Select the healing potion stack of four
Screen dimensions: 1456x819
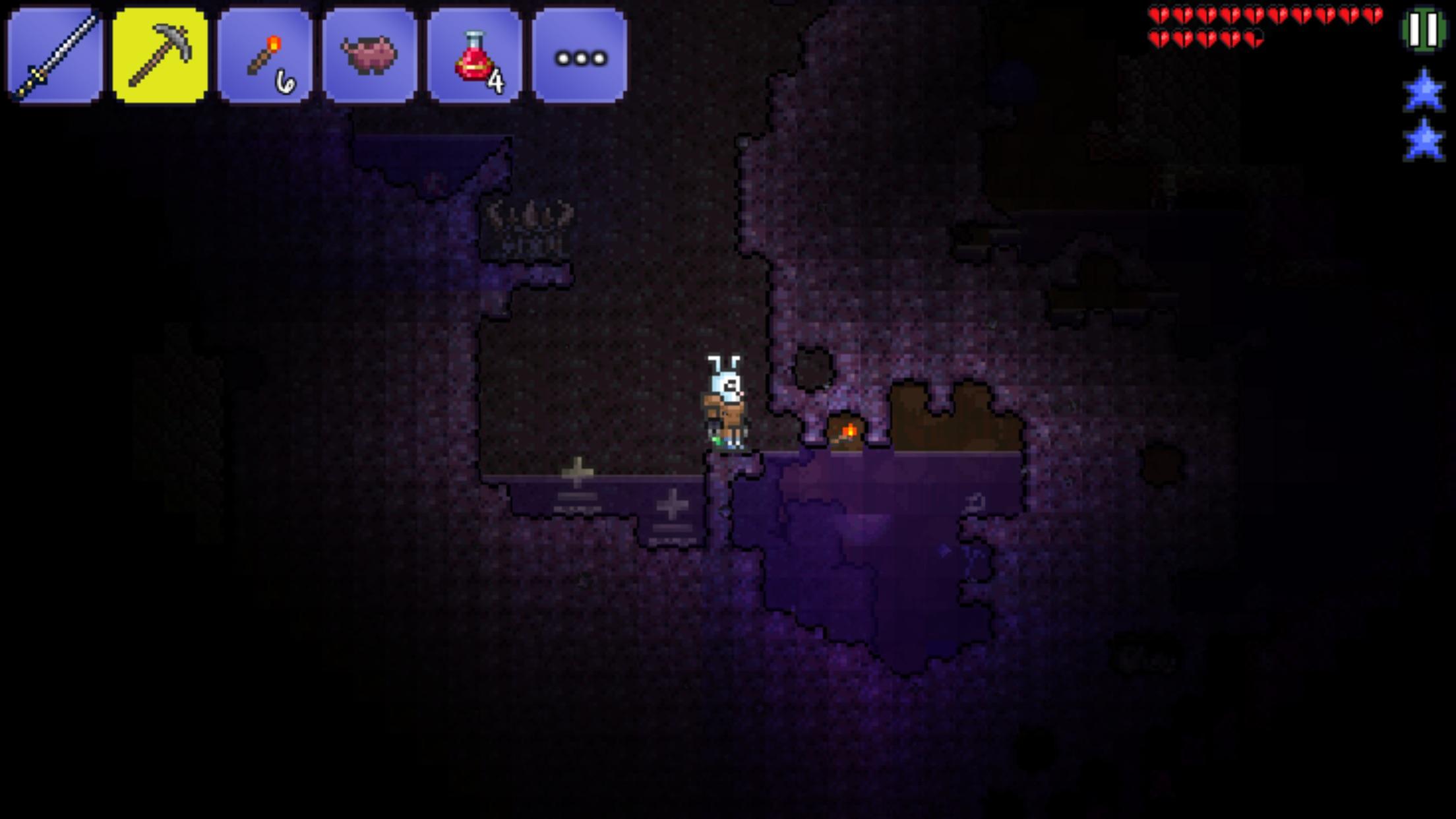coord(475,56)
